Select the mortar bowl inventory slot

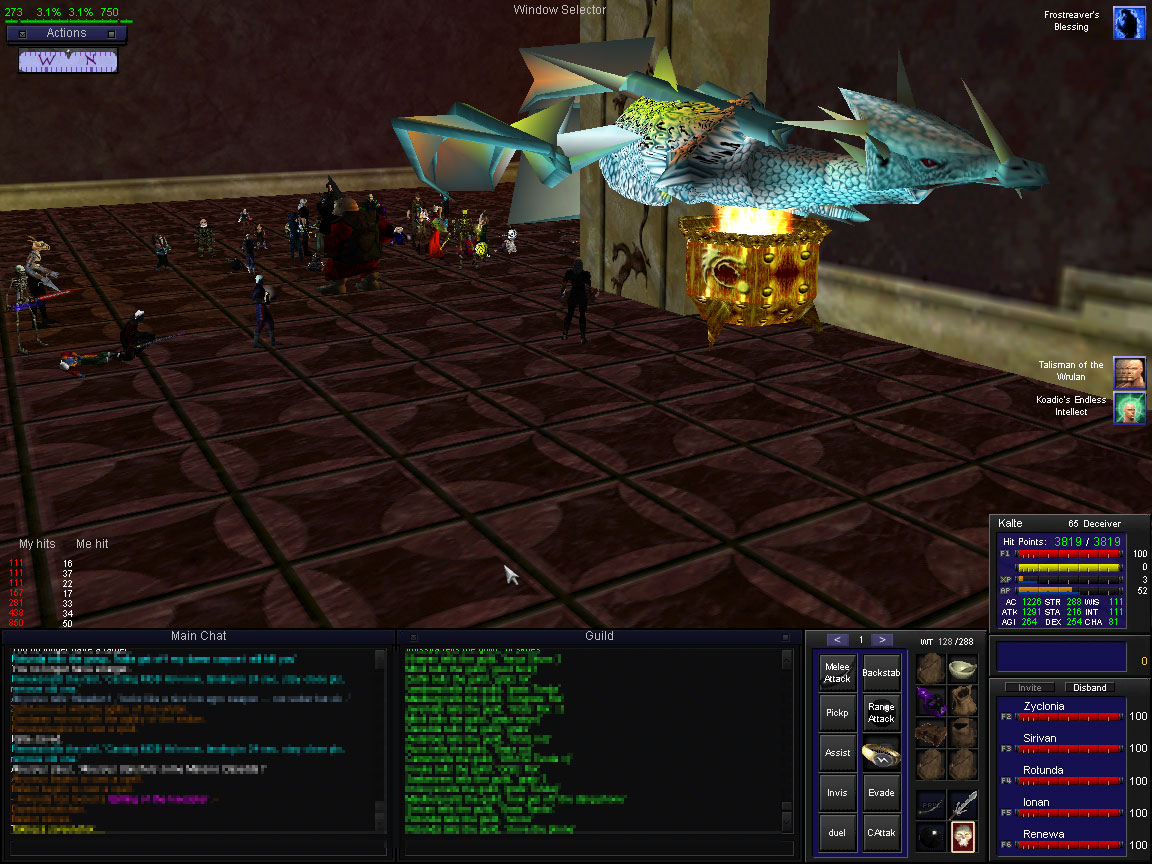pos(962,668)
